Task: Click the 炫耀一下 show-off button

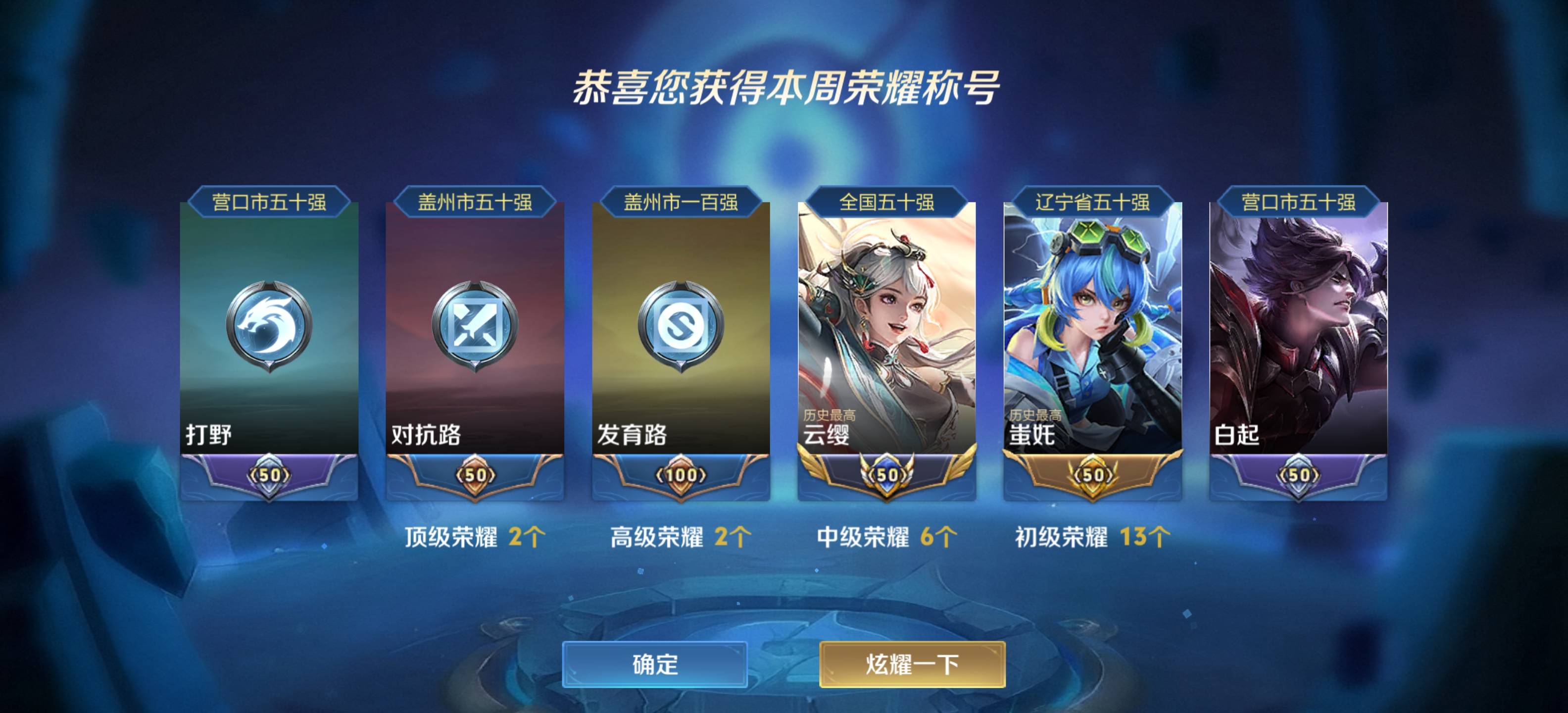Action: click(x=911, y=663)
